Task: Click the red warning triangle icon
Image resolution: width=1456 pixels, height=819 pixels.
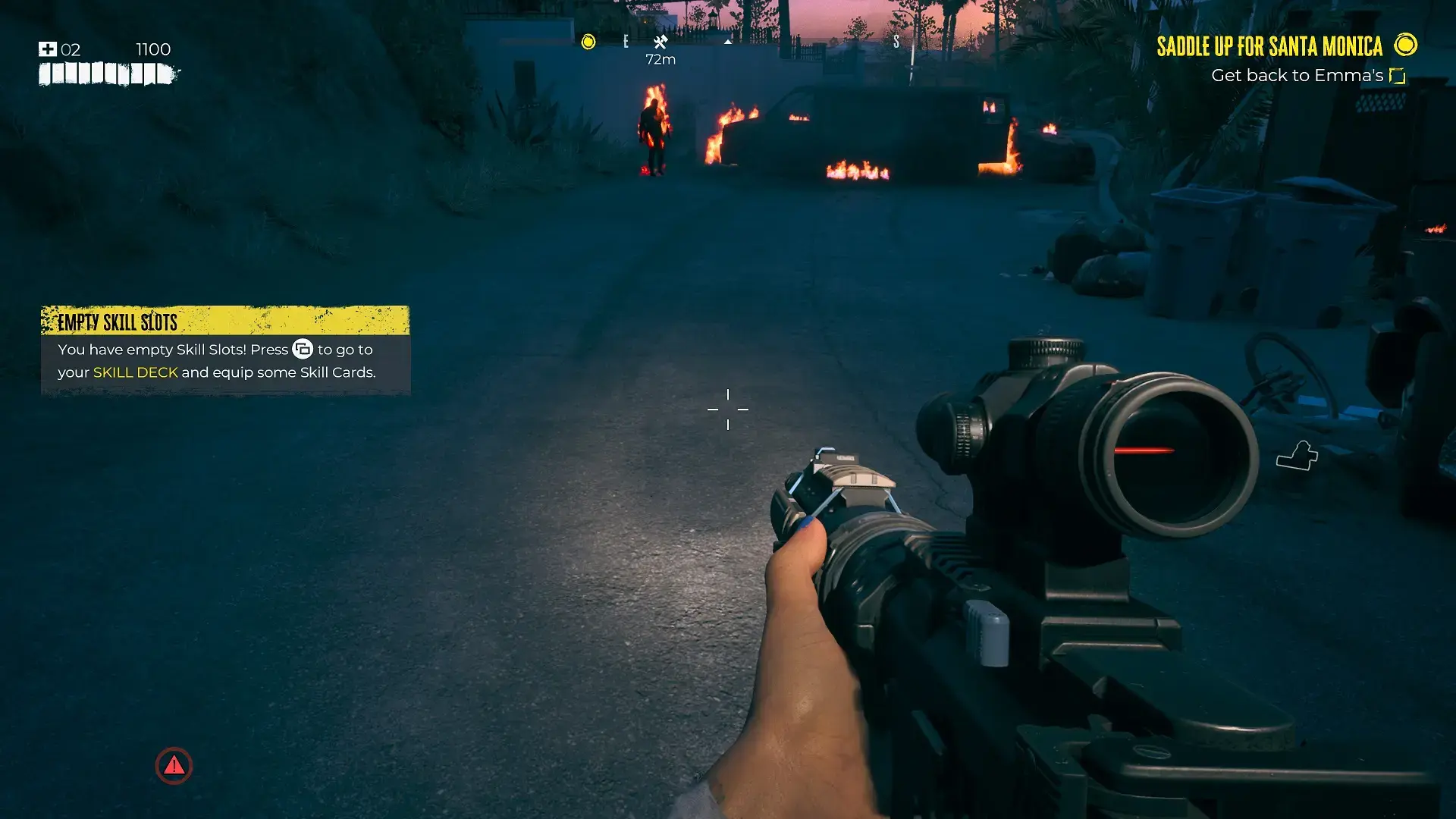Action: (174, 766)
